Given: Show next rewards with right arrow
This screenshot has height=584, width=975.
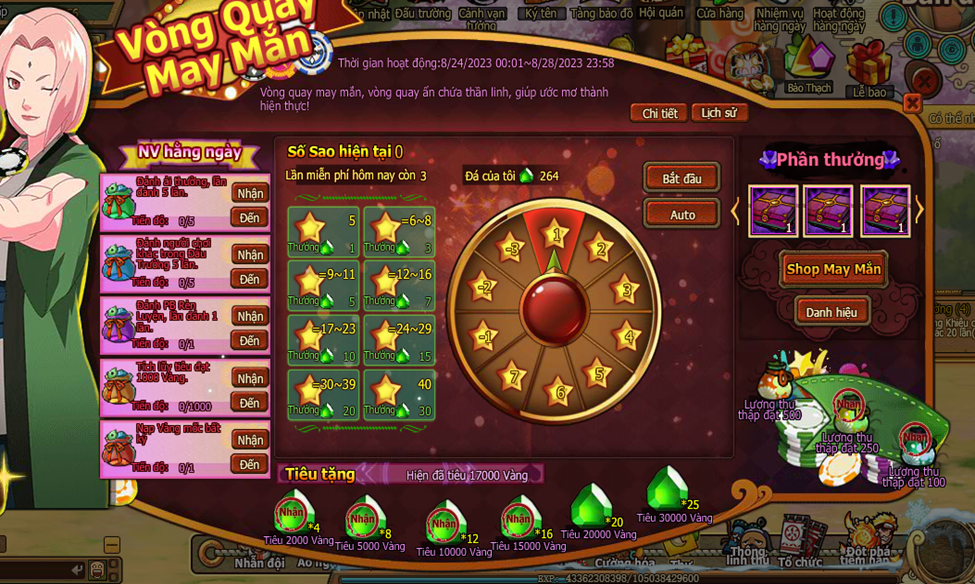Looking at the screenshot, I should pos(918,211).
